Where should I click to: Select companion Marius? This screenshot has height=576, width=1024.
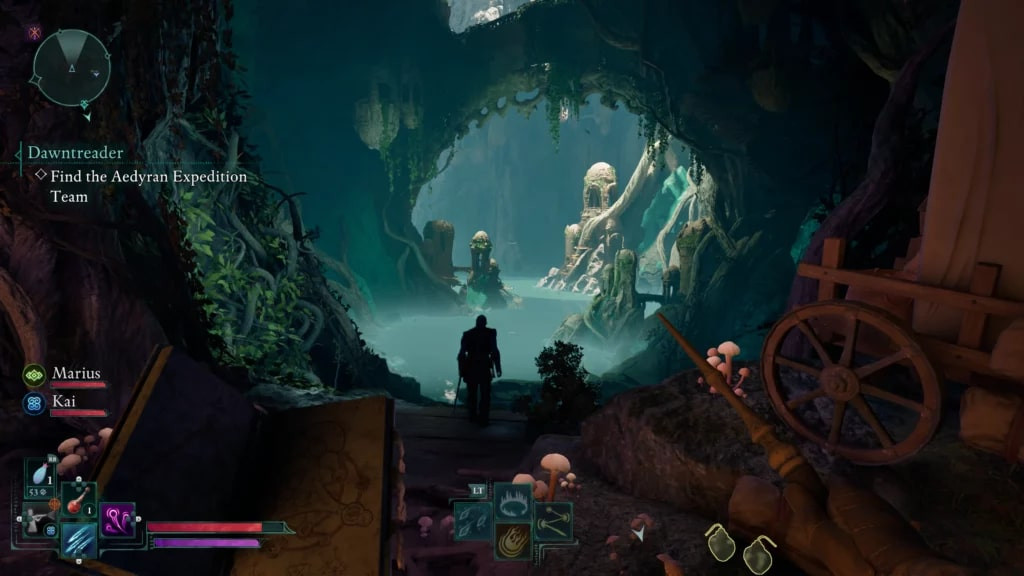(x=76, y=373)
